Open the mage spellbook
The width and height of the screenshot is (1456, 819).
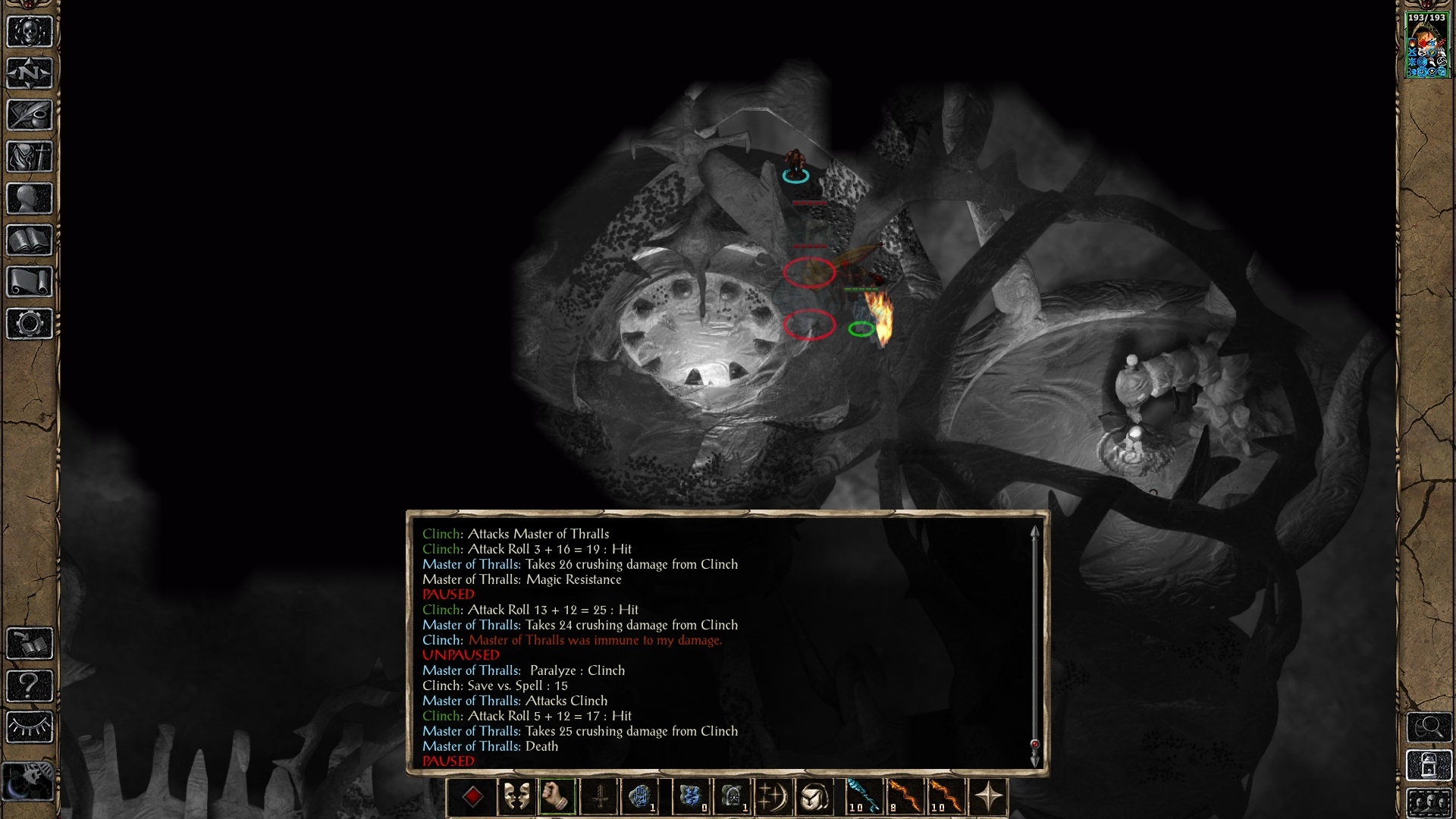(30, 240)
